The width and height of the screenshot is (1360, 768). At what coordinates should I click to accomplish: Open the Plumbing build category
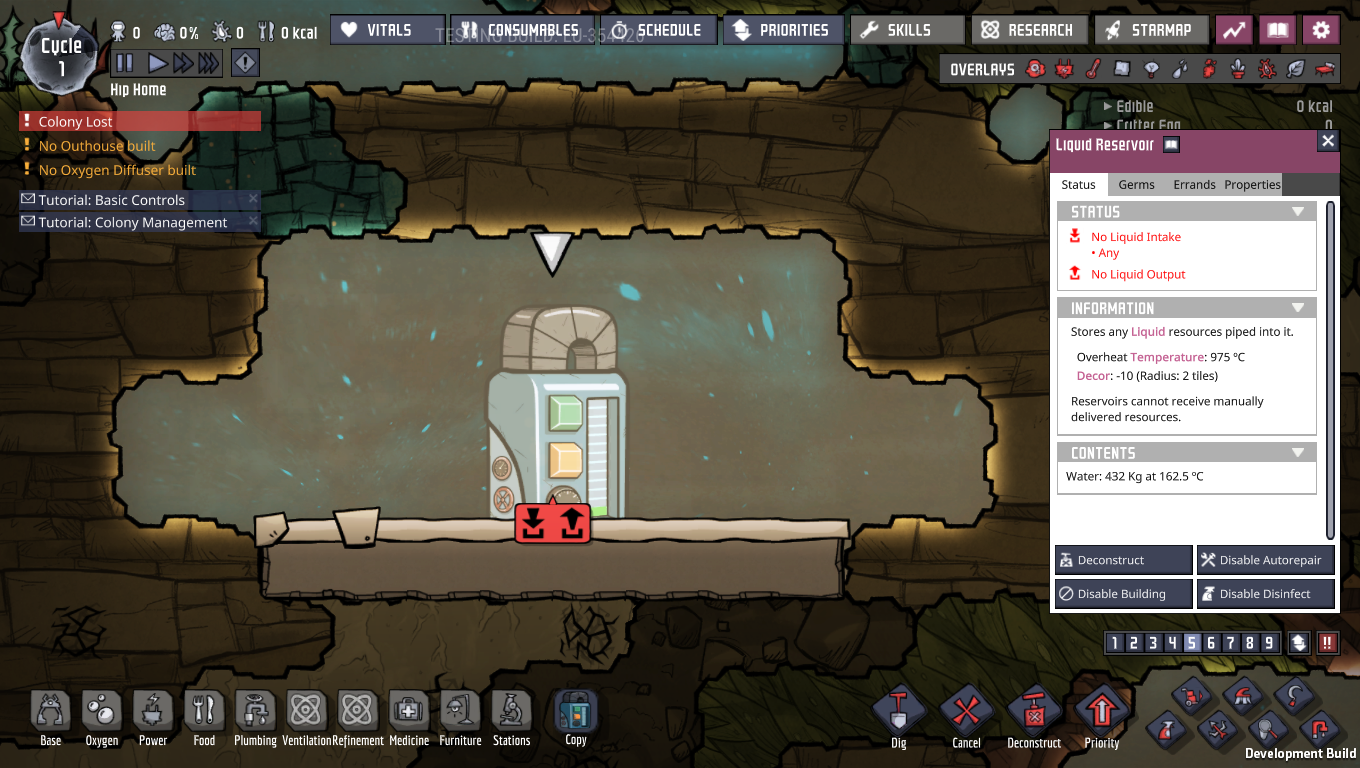(x=255, y=715)
